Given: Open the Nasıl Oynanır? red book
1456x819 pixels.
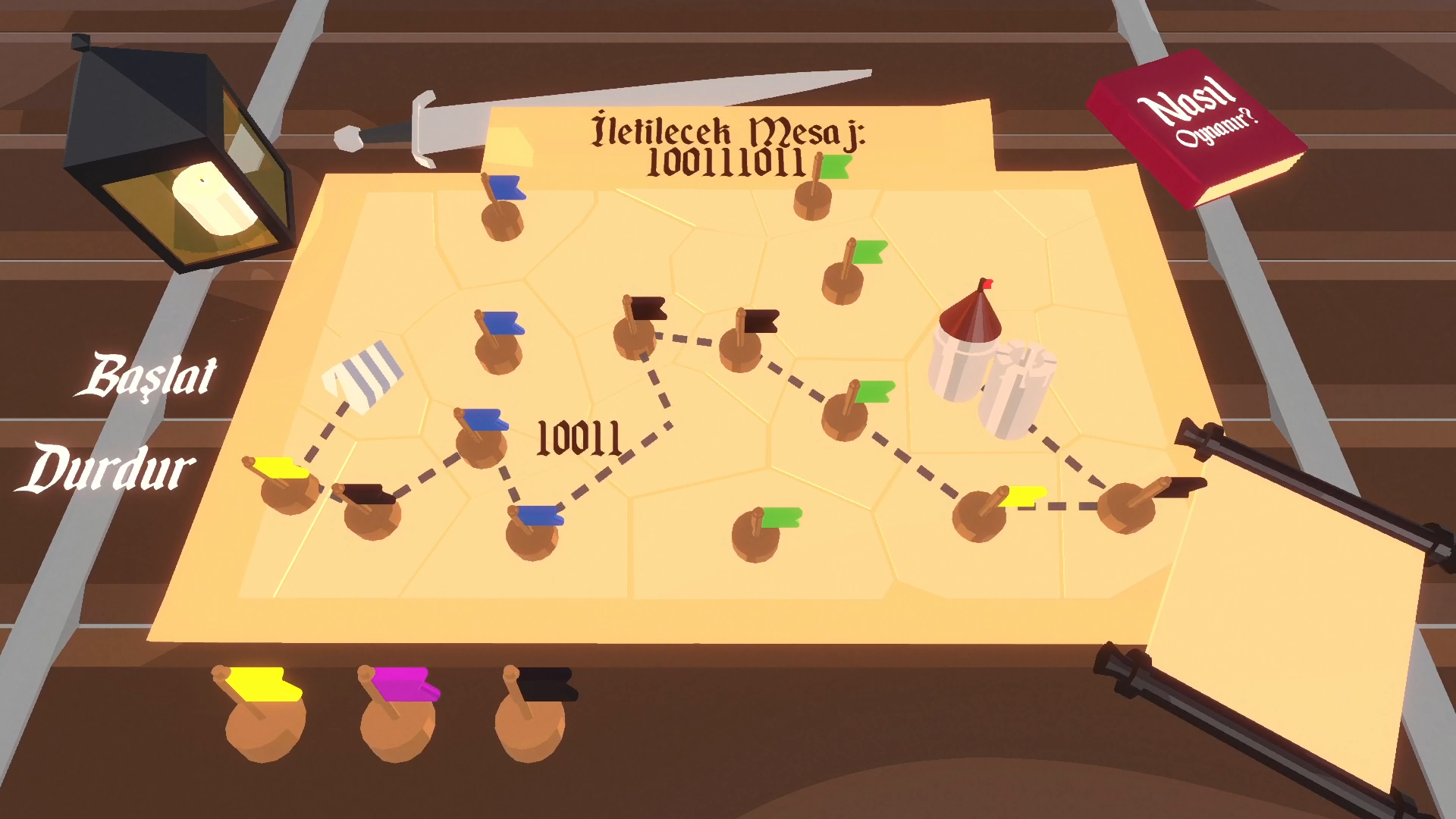Looking at the screenshot, I should coord(1197,125).
